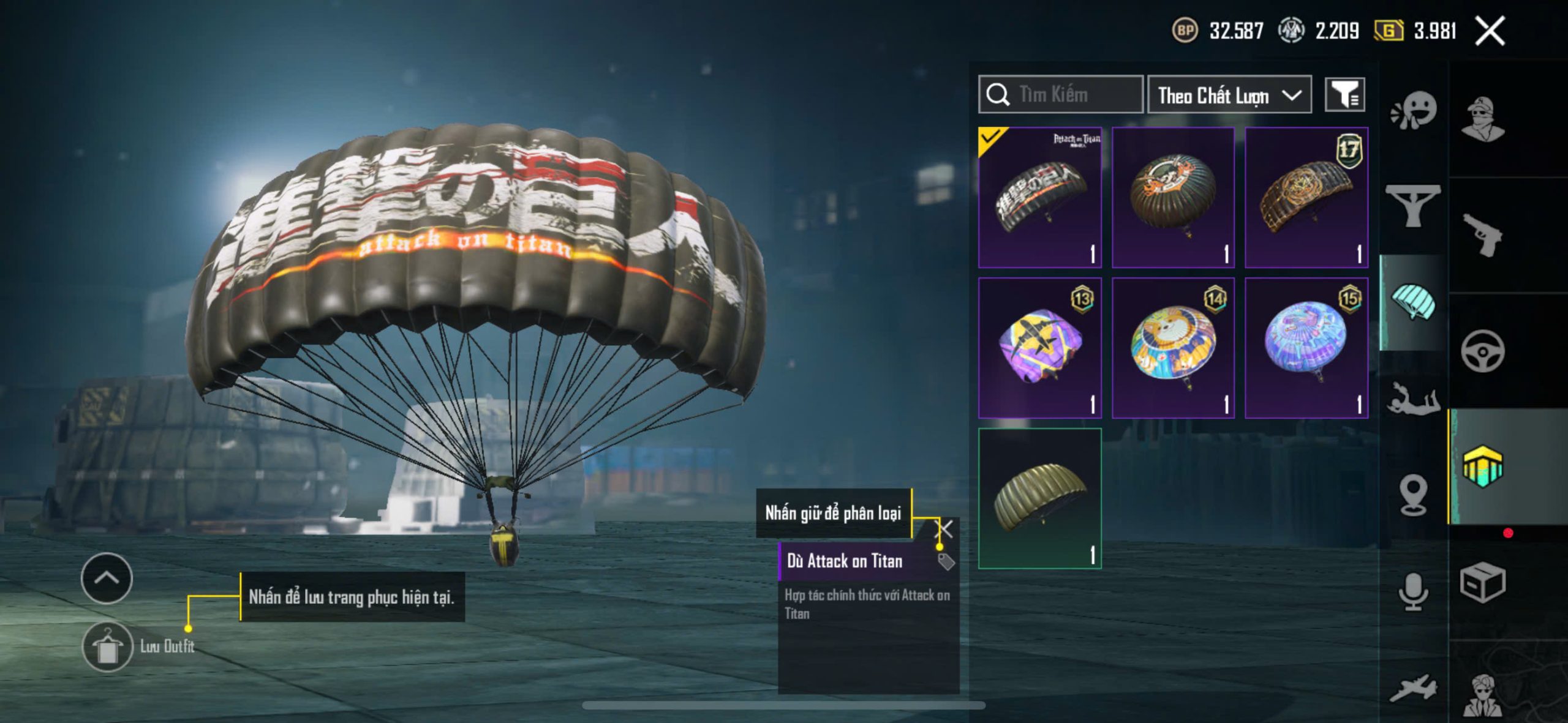The width and height of the screenshot is (1568, 723).
Task: Open the Theo Chất Lượng sort dropdown
Action: point(1229,96)
